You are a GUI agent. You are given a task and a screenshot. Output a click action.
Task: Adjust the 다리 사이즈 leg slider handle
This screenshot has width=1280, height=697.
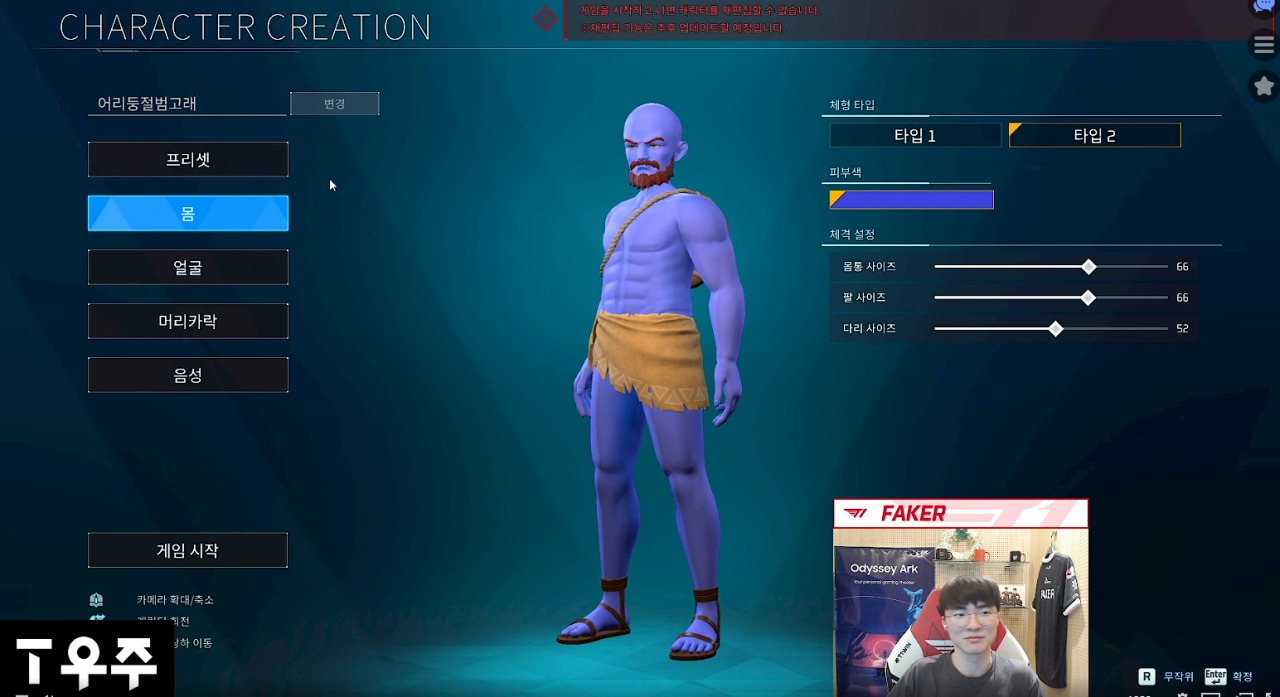coord(1056,329)
